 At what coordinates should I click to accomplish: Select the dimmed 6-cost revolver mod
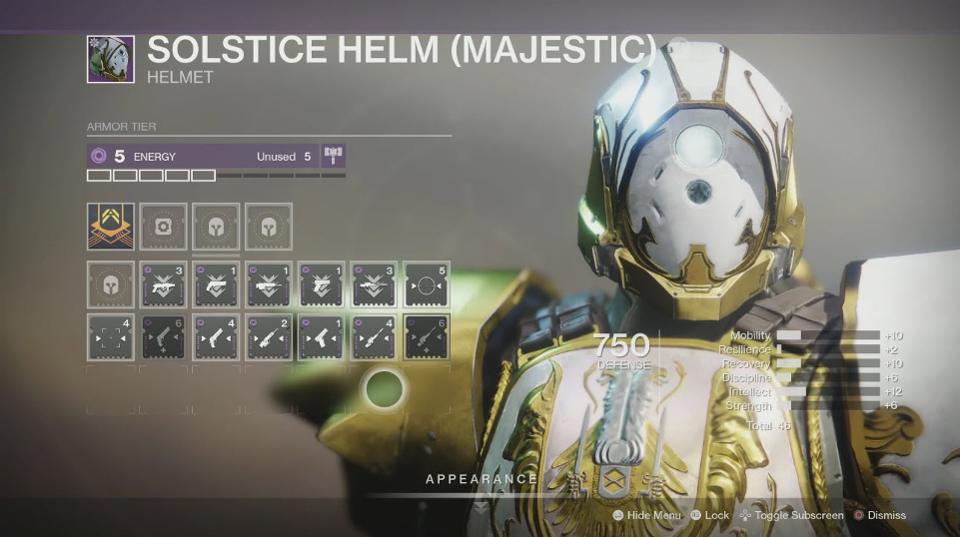[163, 337]
